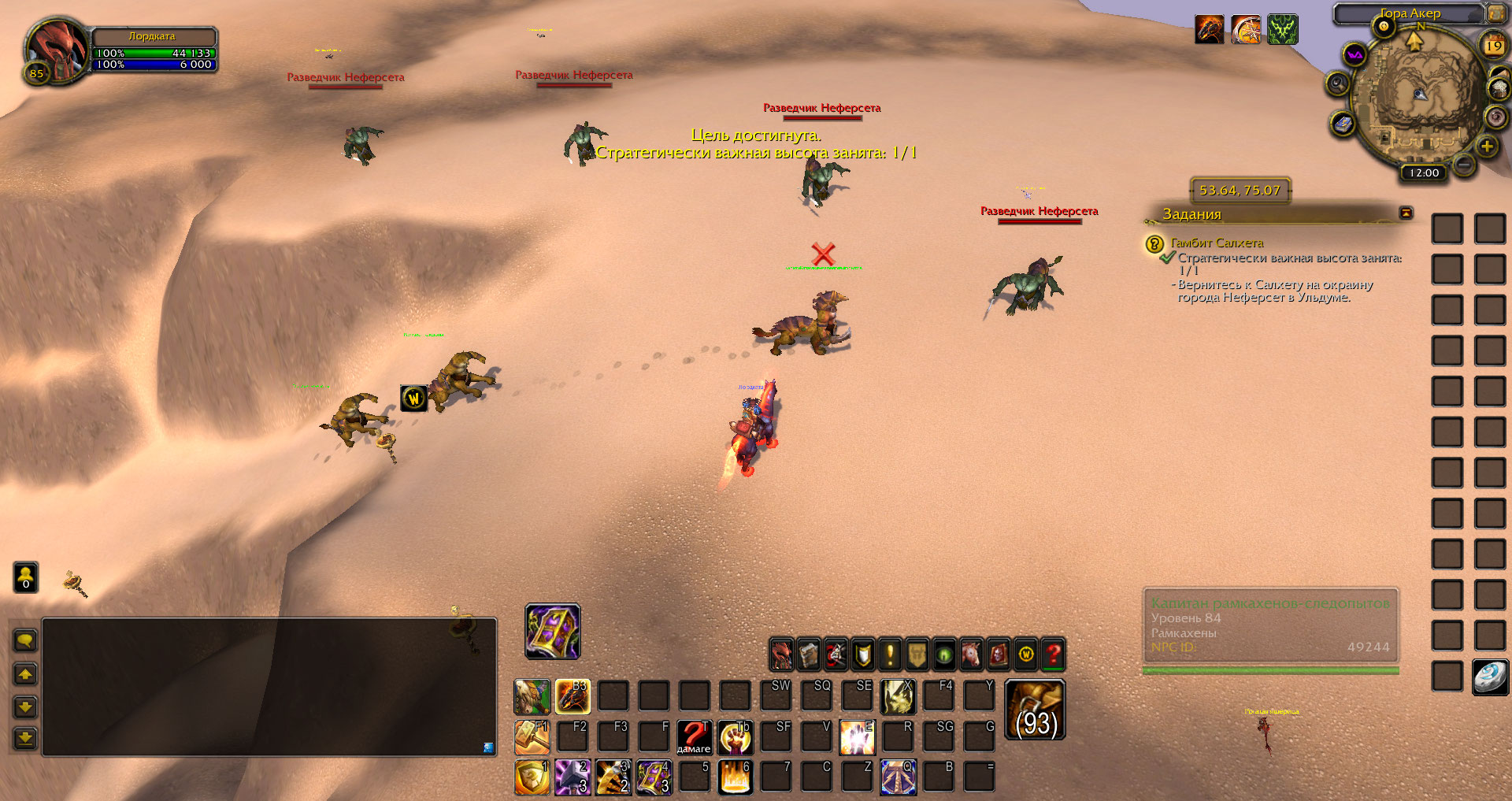
Task: Open the calendar showing day 19
Action: coord(1493,46)
